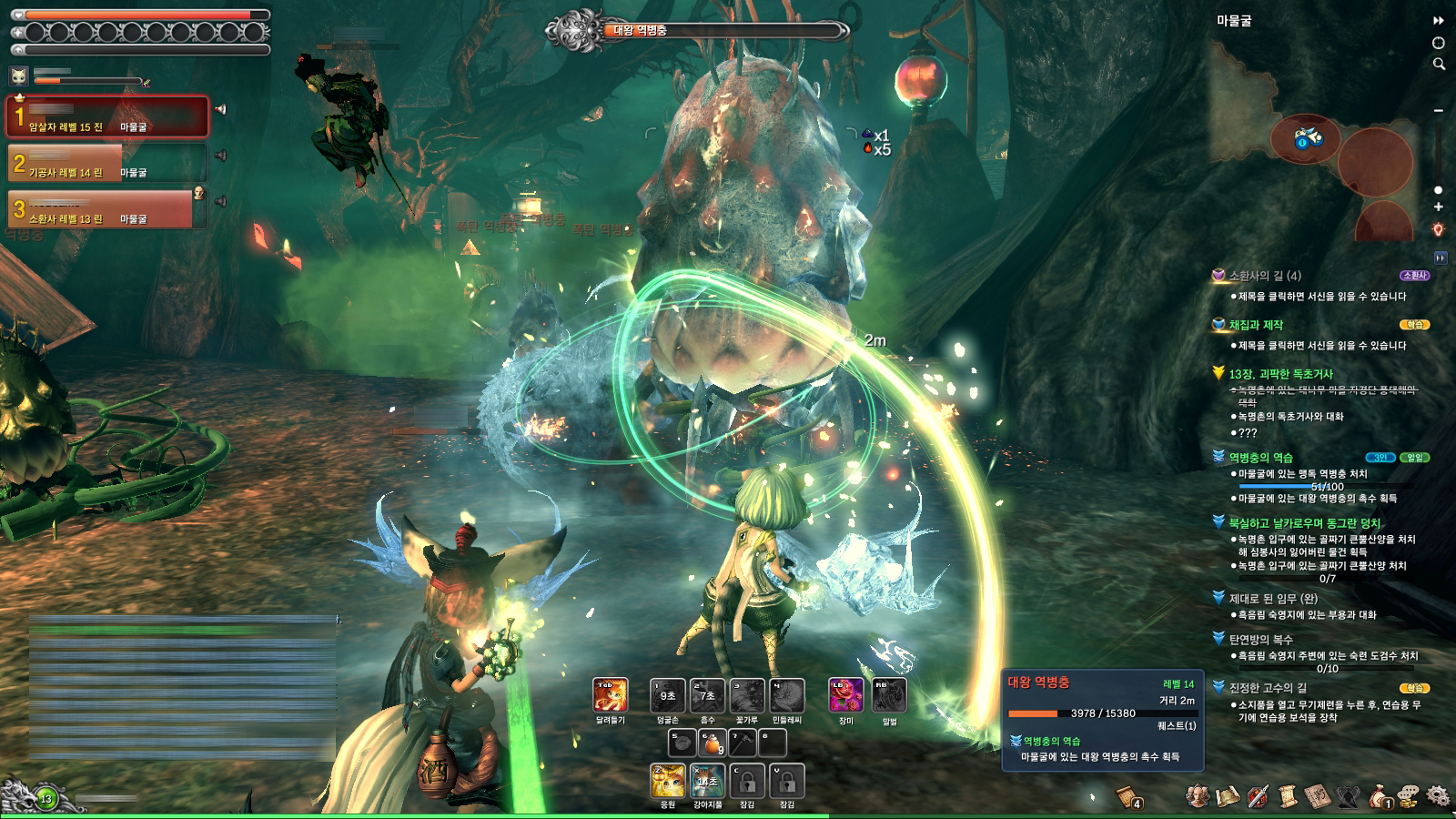Activate the 응원 cheer cat skill
1456x819 pixels.
pyautogui.click(x=668, y=781)
